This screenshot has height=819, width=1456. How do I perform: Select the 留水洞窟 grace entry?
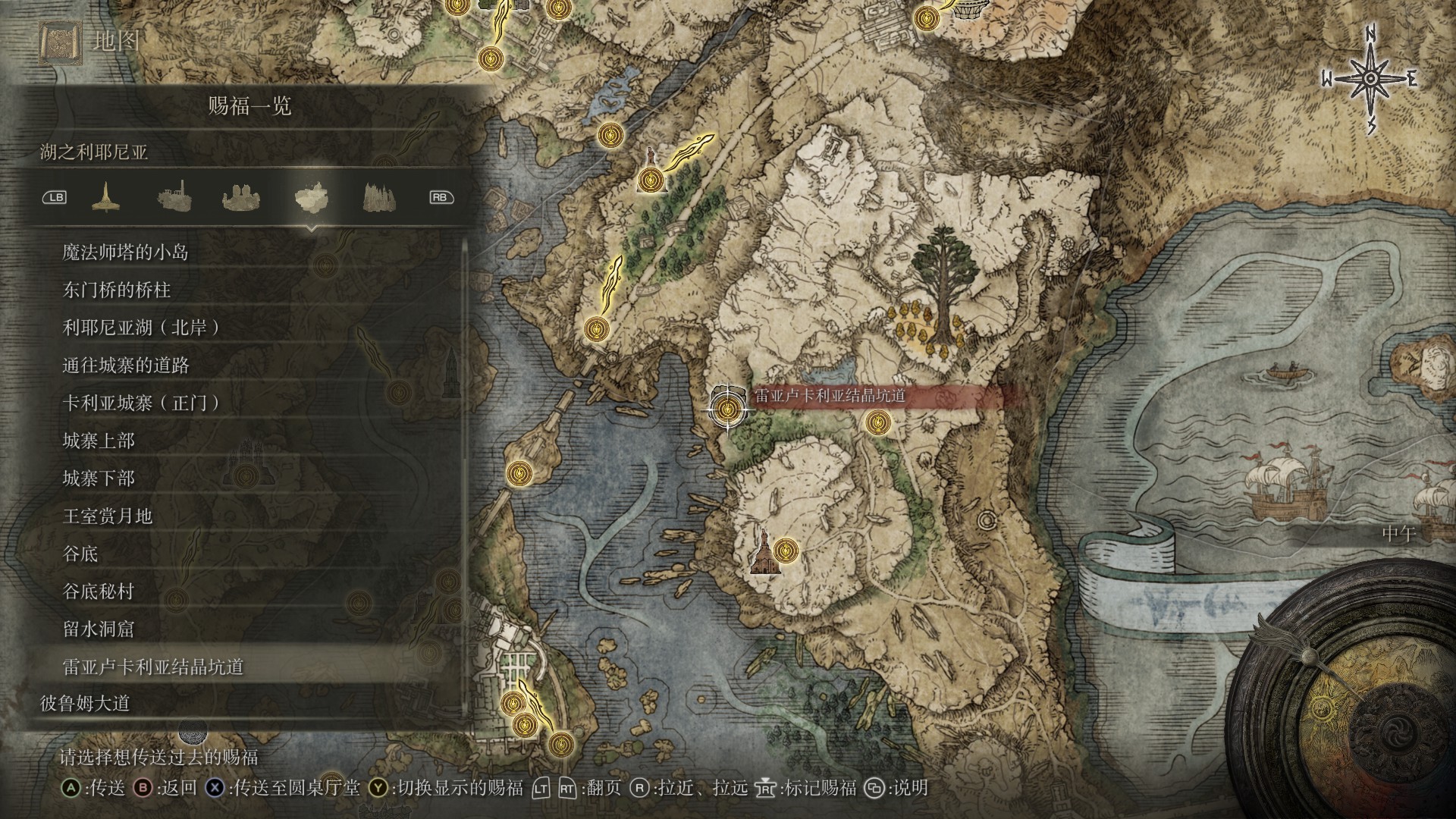pyautogui.click(x=98, y=629)
